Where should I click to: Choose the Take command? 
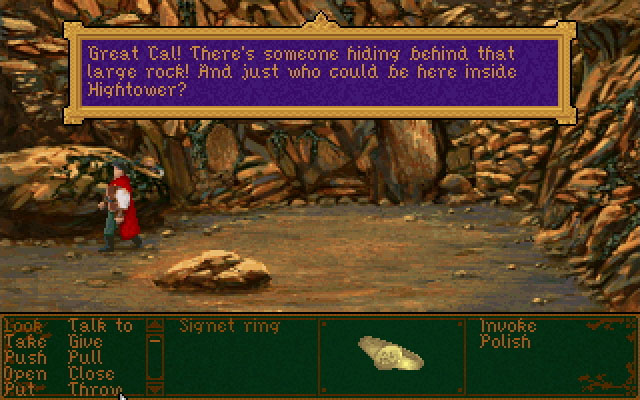pyautogui.click(x=24, y=342)
